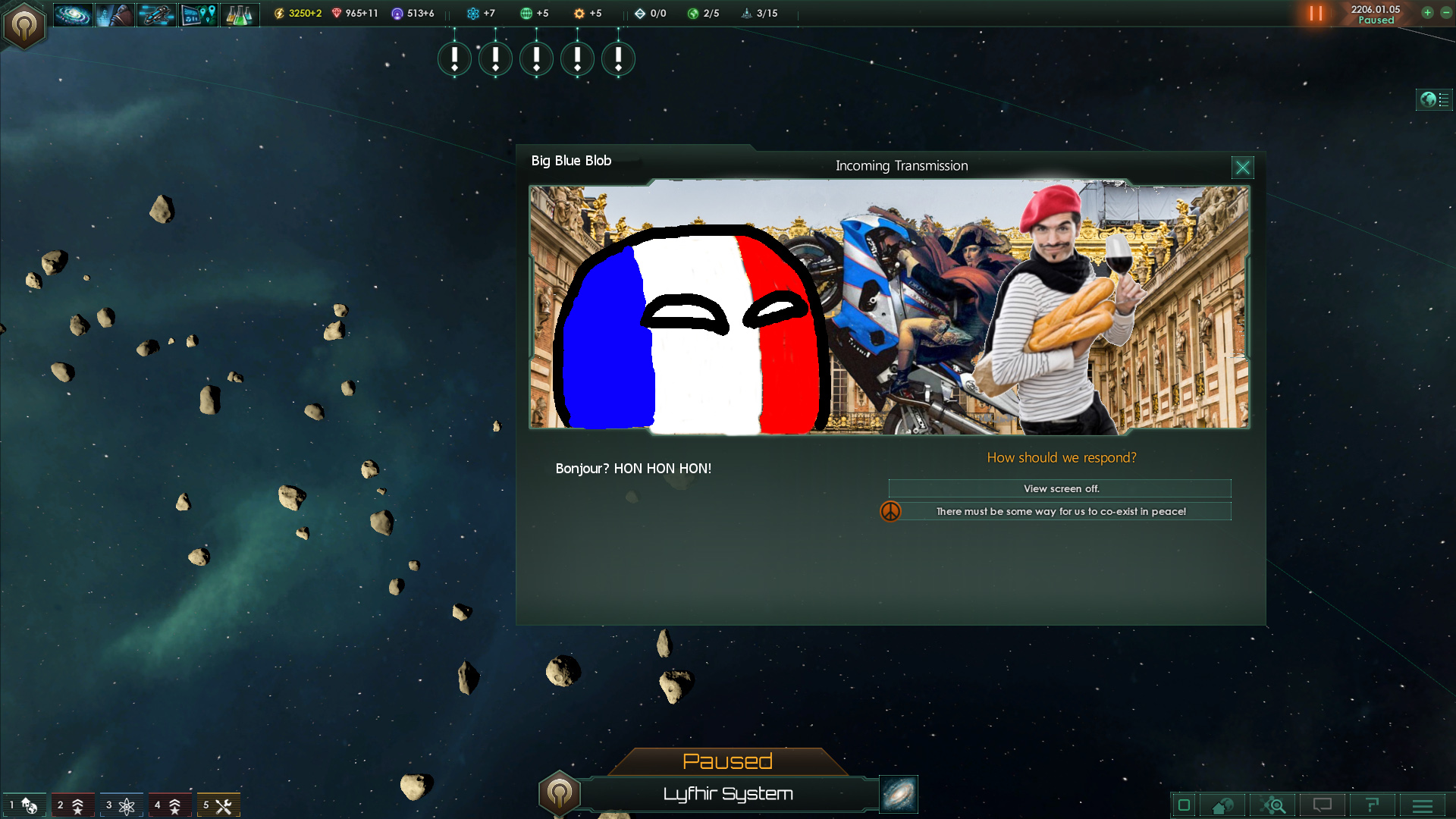
Task: Open the technology research screen
Action: point(240,14)
